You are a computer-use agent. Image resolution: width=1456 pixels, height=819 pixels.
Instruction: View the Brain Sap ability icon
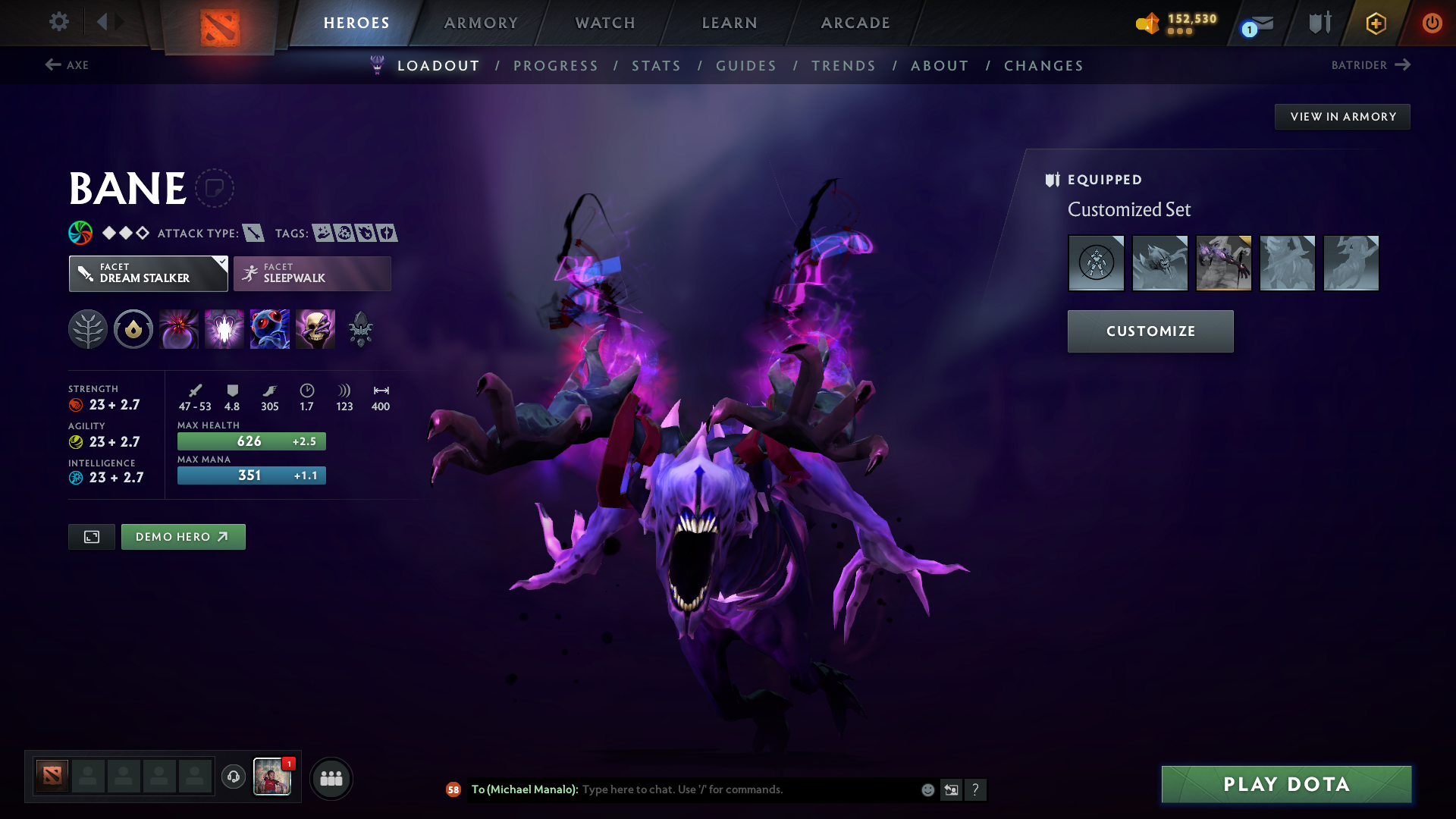(x=224, y=329)
